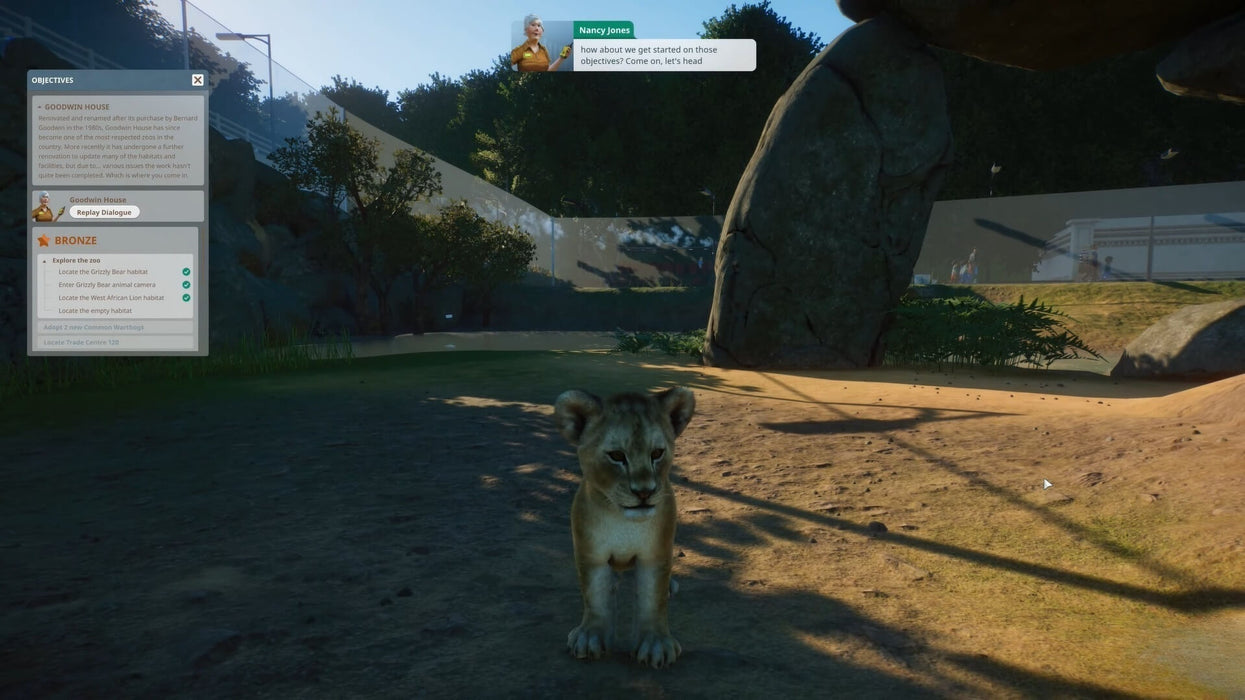Select the Locate West African Lion habitat objective

coord(111,298)
